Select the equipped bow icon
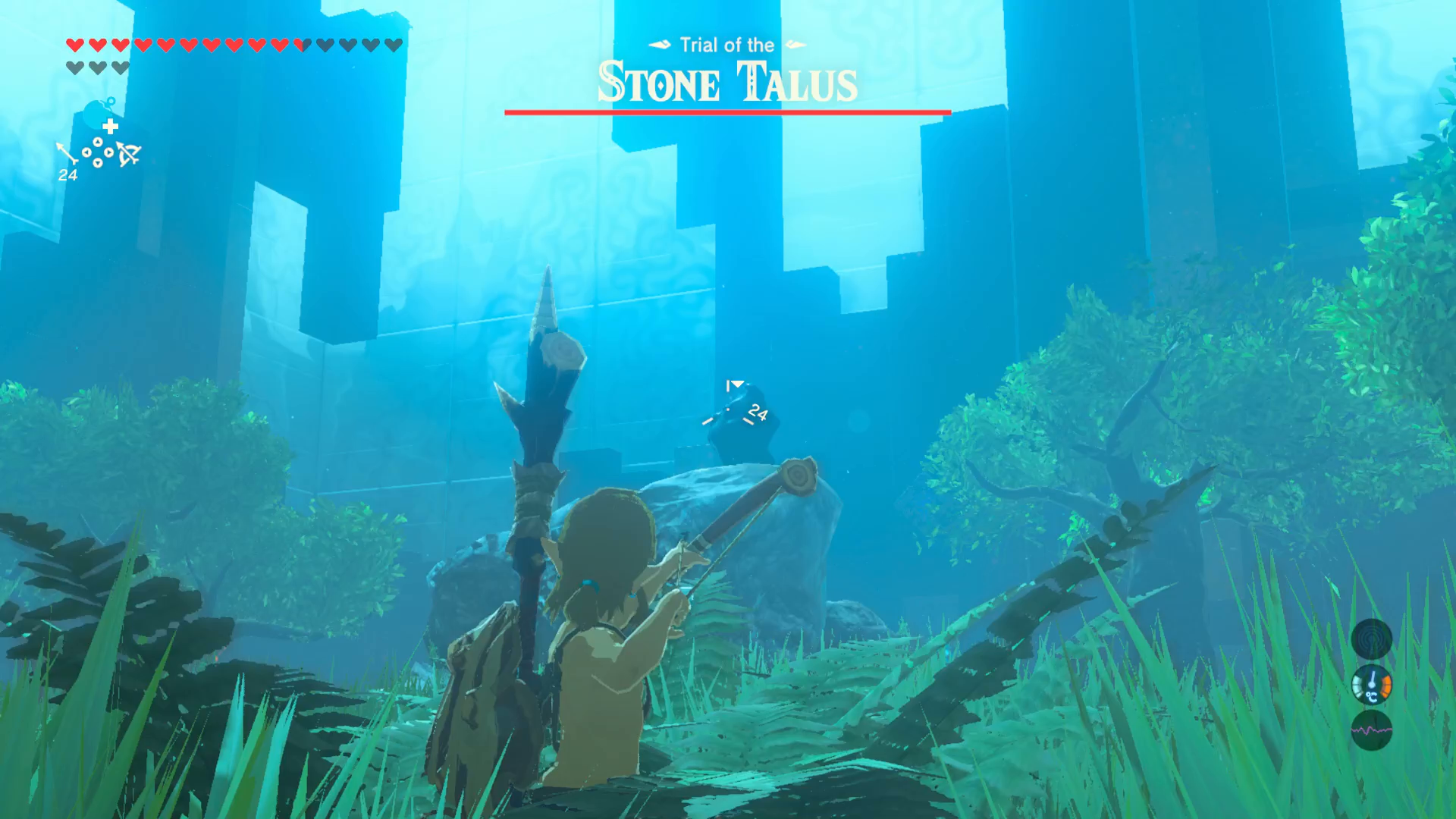This screenshot has height=819, width=1456. (x=129, y=155)
